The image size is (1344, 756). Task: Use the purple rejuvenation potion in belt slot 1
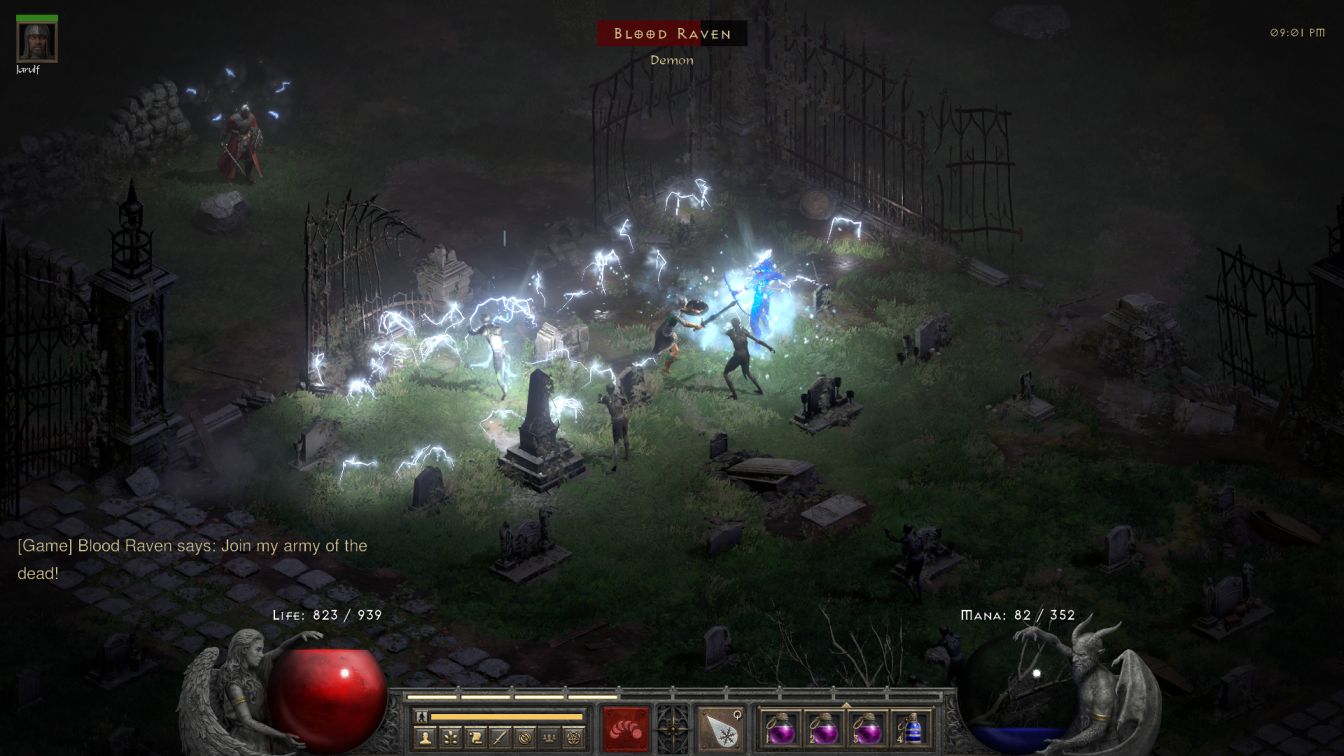click(x=780, y=728)
